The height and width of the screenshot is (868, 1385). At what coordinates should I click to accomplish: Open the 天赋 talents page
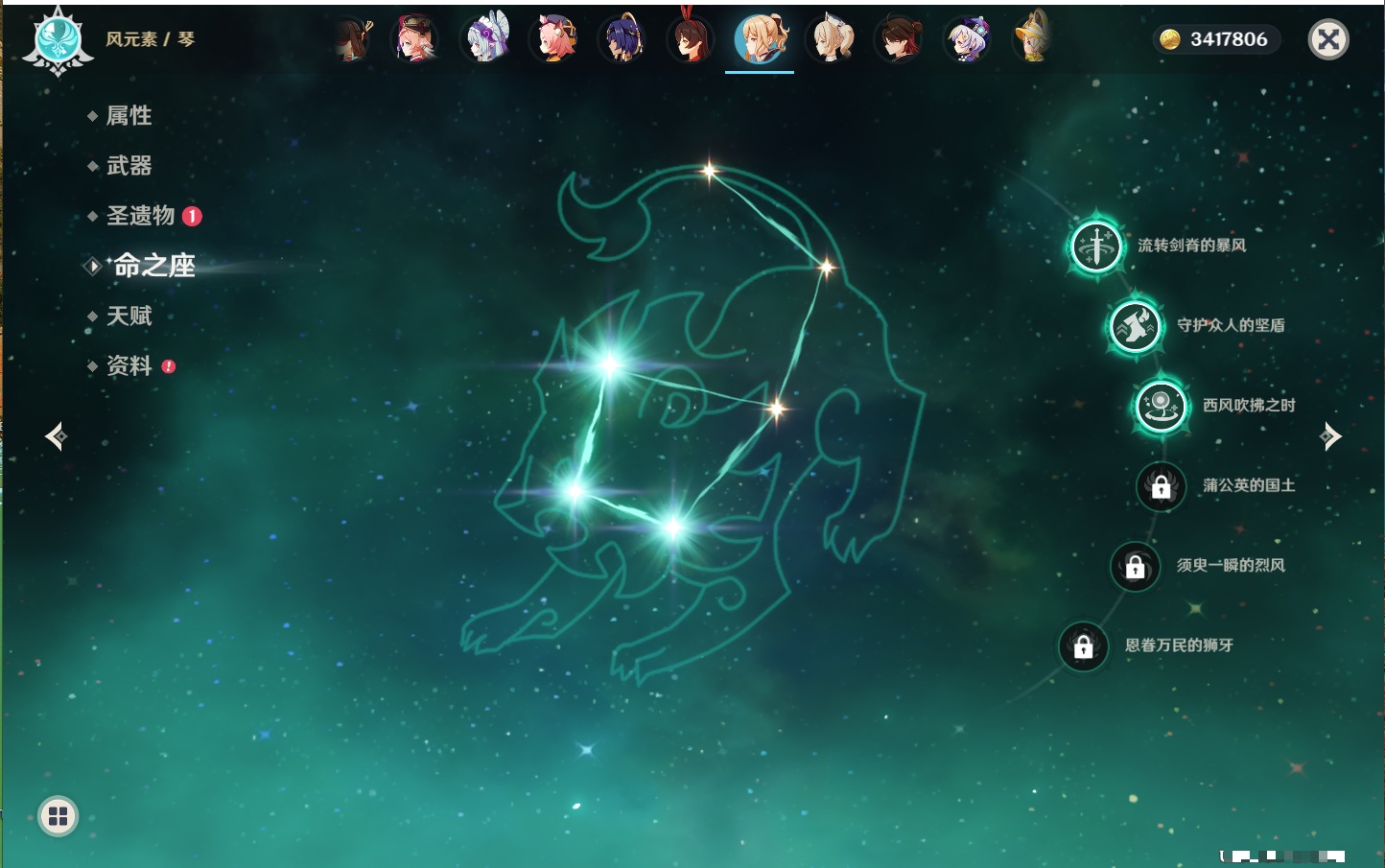point(129,316)
